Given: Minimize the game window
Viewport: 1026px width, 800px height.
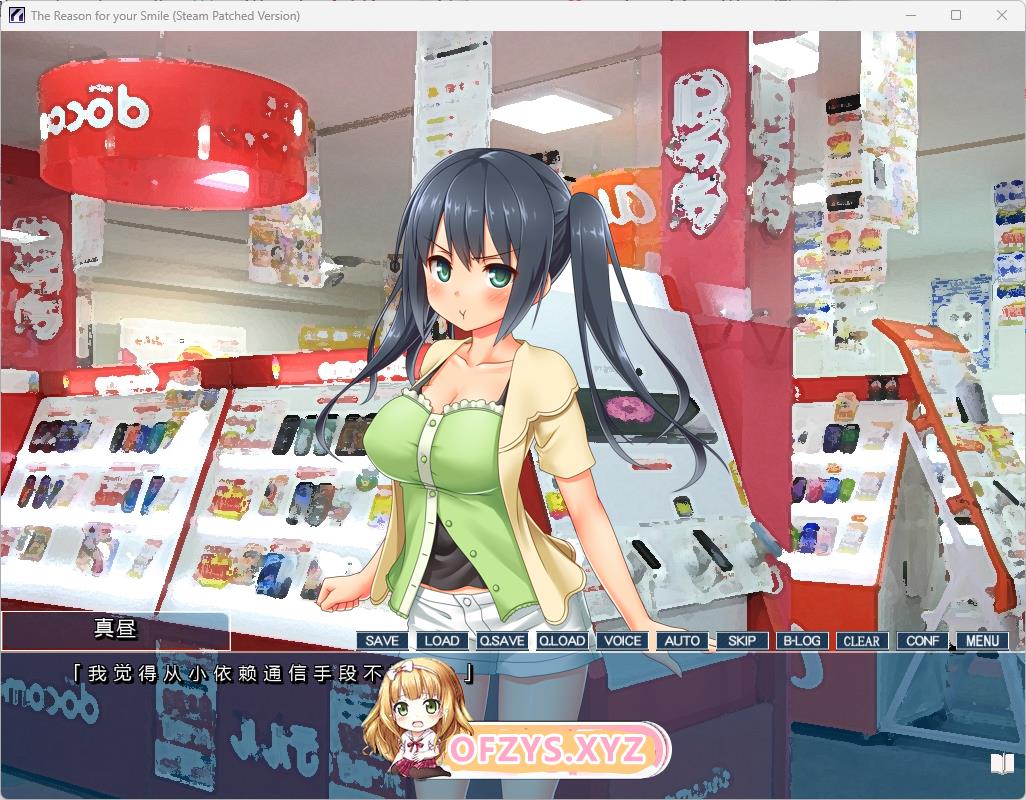Looking at the screenshot, I should click(x=910, y=15).
